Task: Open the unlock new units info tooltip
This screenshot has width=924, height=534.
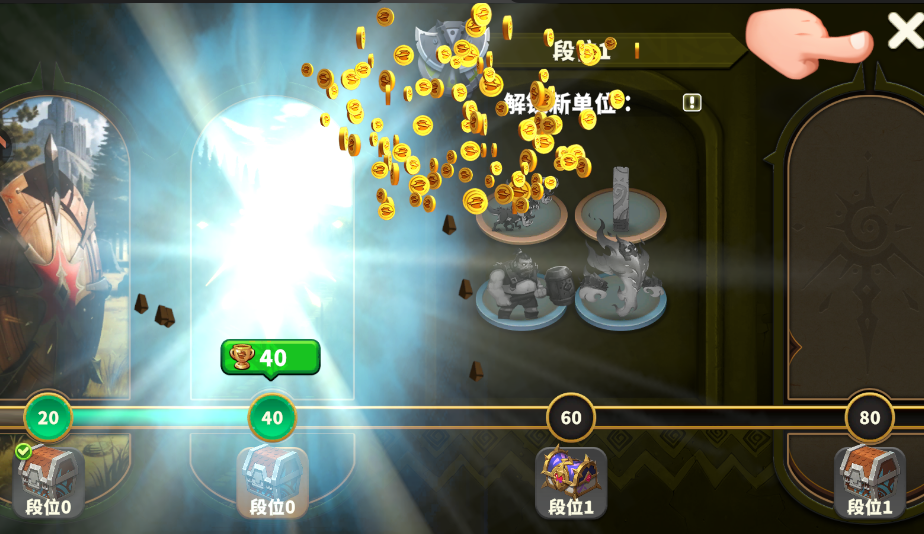Action: coord(692,102)
